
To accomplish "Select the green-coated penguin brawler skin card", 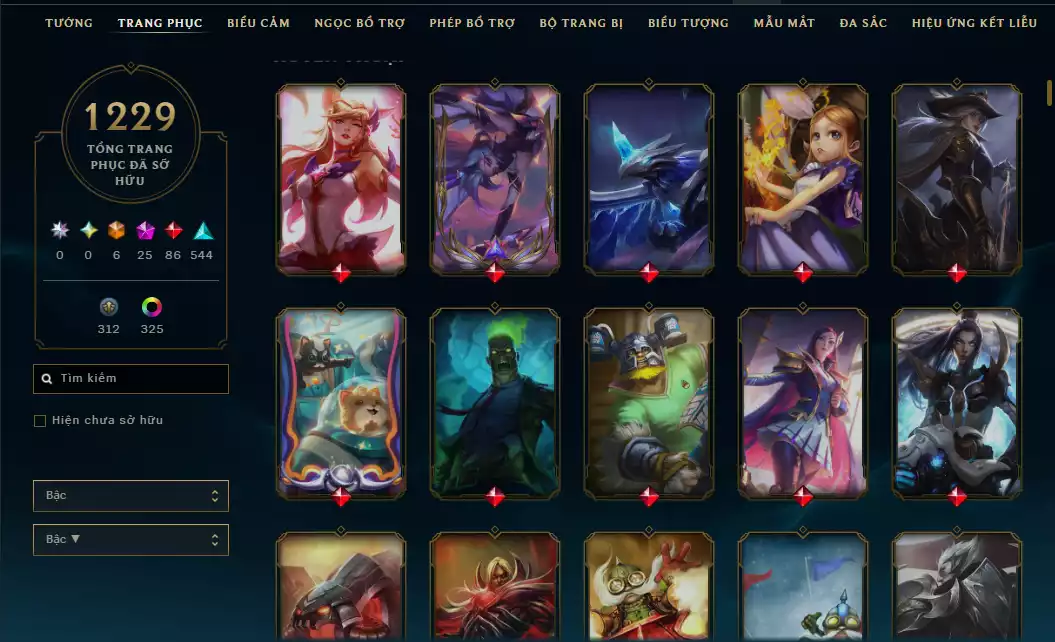I will coord(649,400).
